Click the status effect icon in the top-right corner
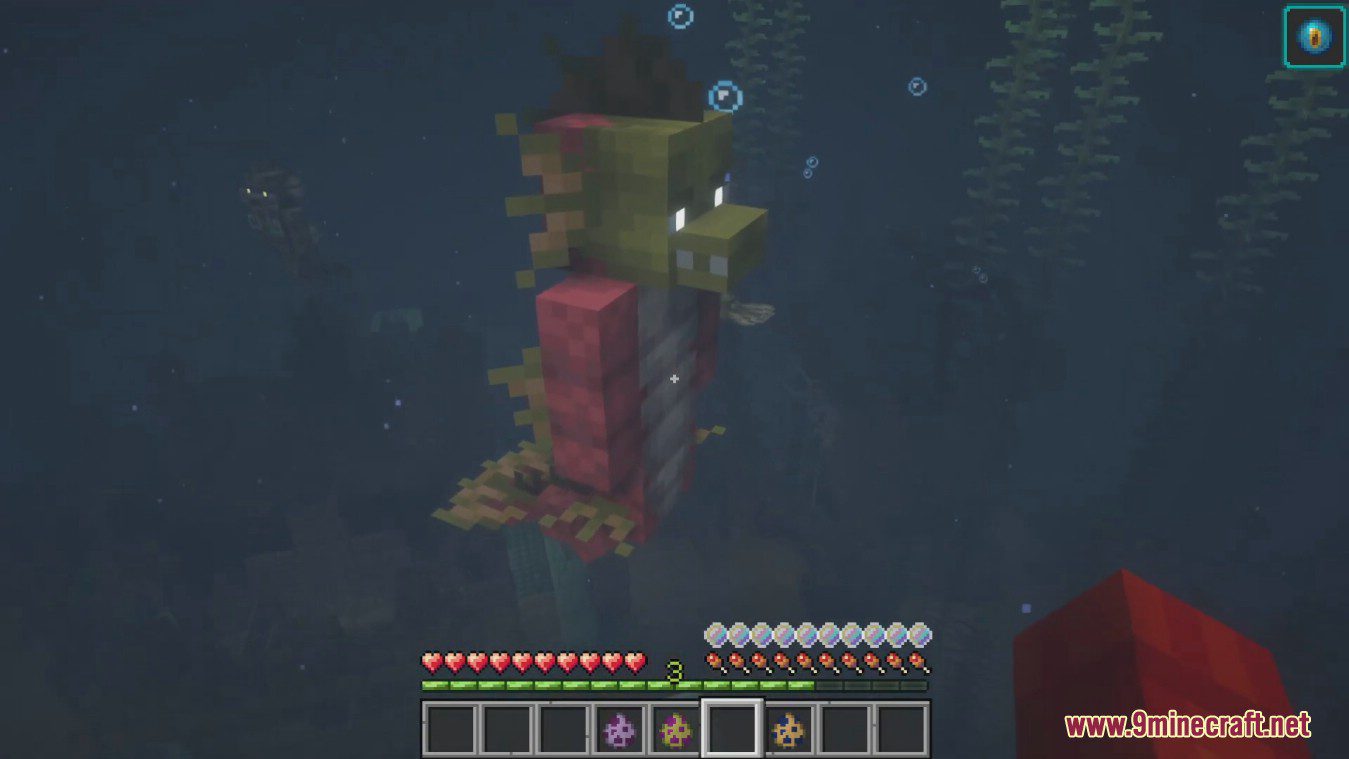The image size is (1349, 759). tap(1315, 38)
